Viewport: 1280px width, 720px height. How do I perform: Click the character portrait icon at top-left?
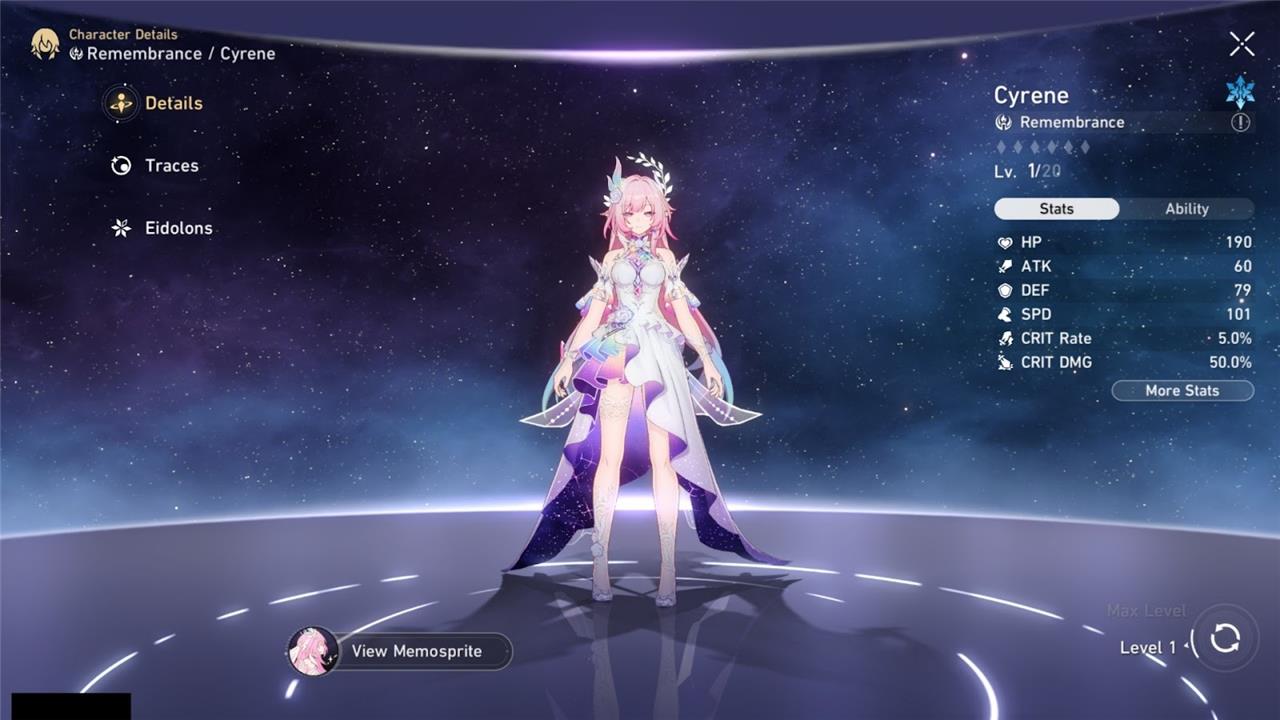[45, 44]
